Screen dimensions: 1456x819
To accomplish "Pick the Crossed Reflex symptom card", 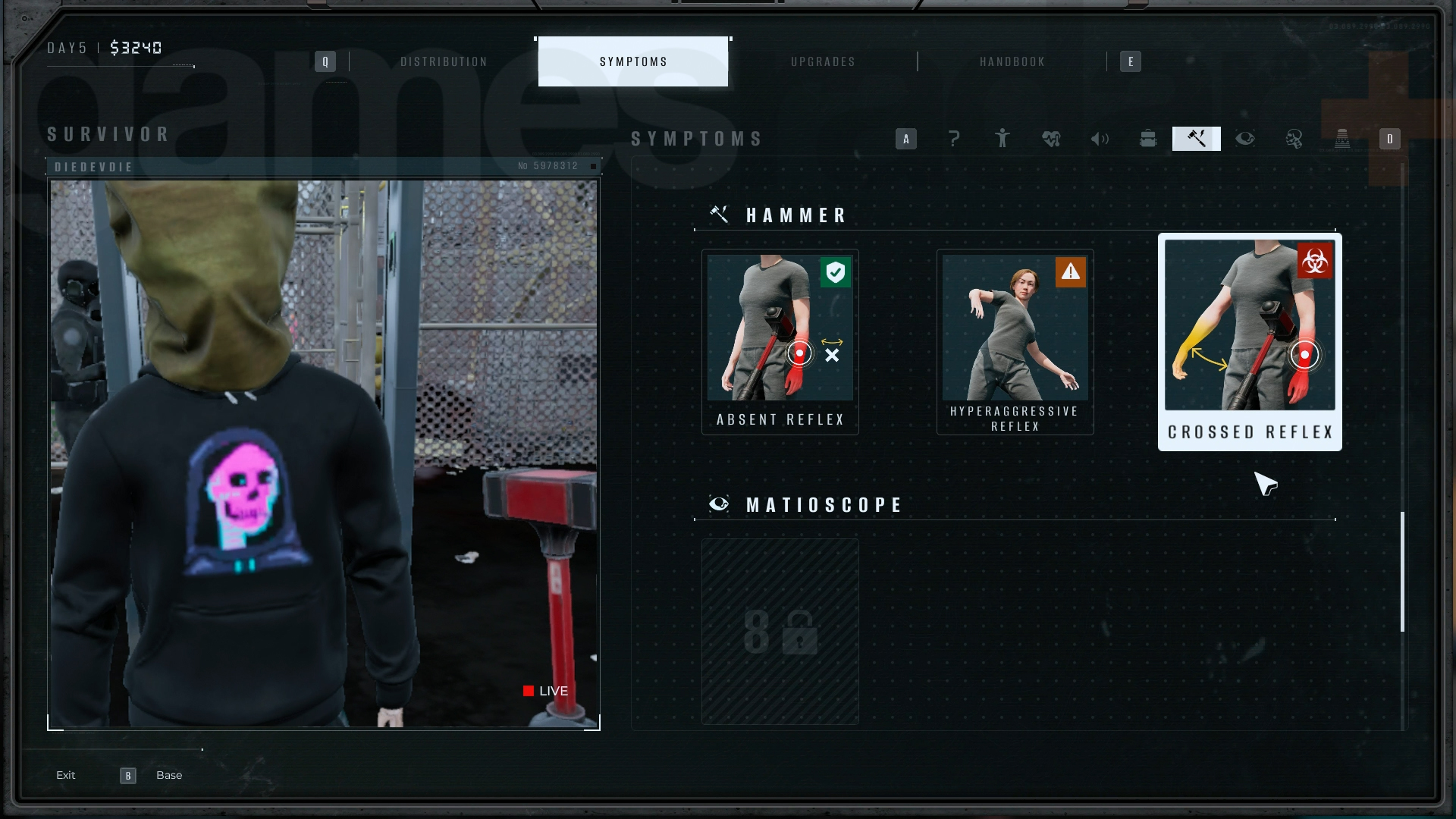I will tap(1250, 341).
